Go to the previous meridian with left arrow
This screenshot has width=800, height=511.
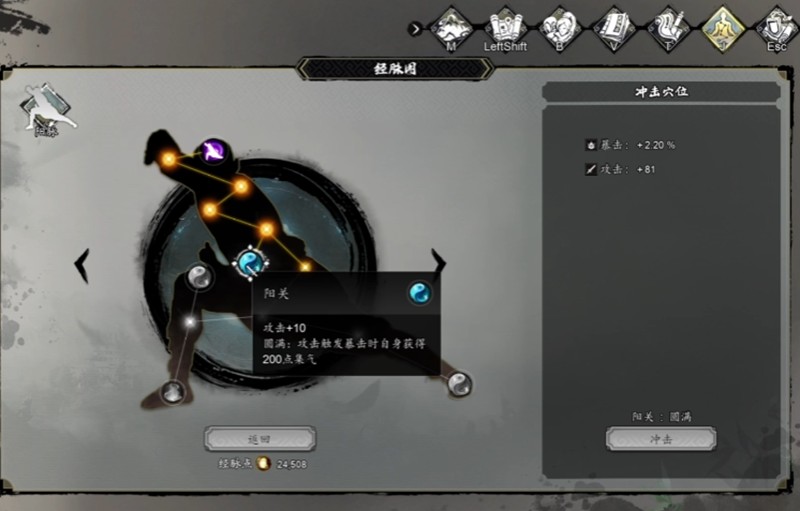click(83, 265)
